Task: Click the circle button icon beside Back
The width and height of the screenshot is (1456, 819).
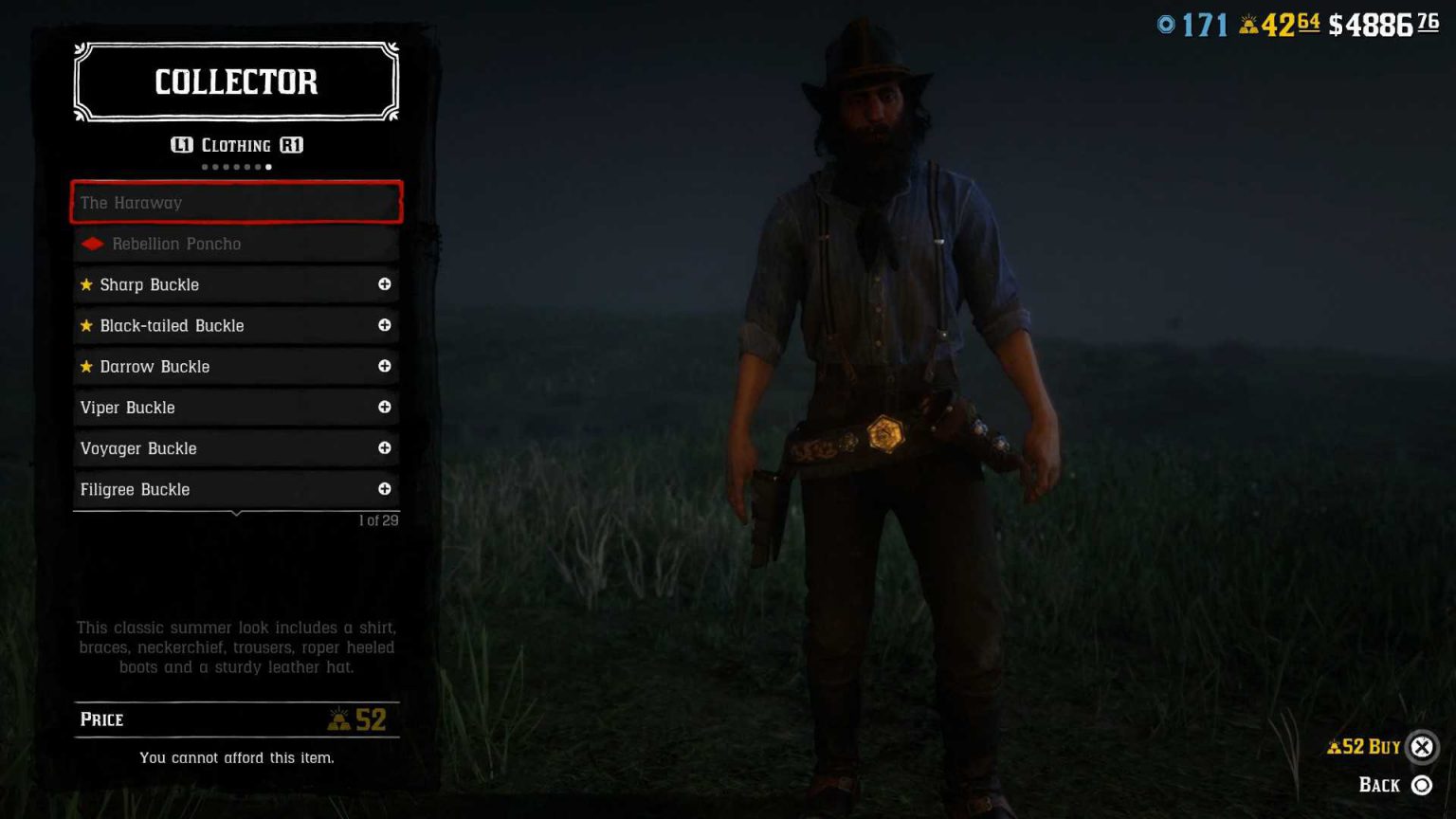Action: pyautogui.click(x=1420, y=785)
